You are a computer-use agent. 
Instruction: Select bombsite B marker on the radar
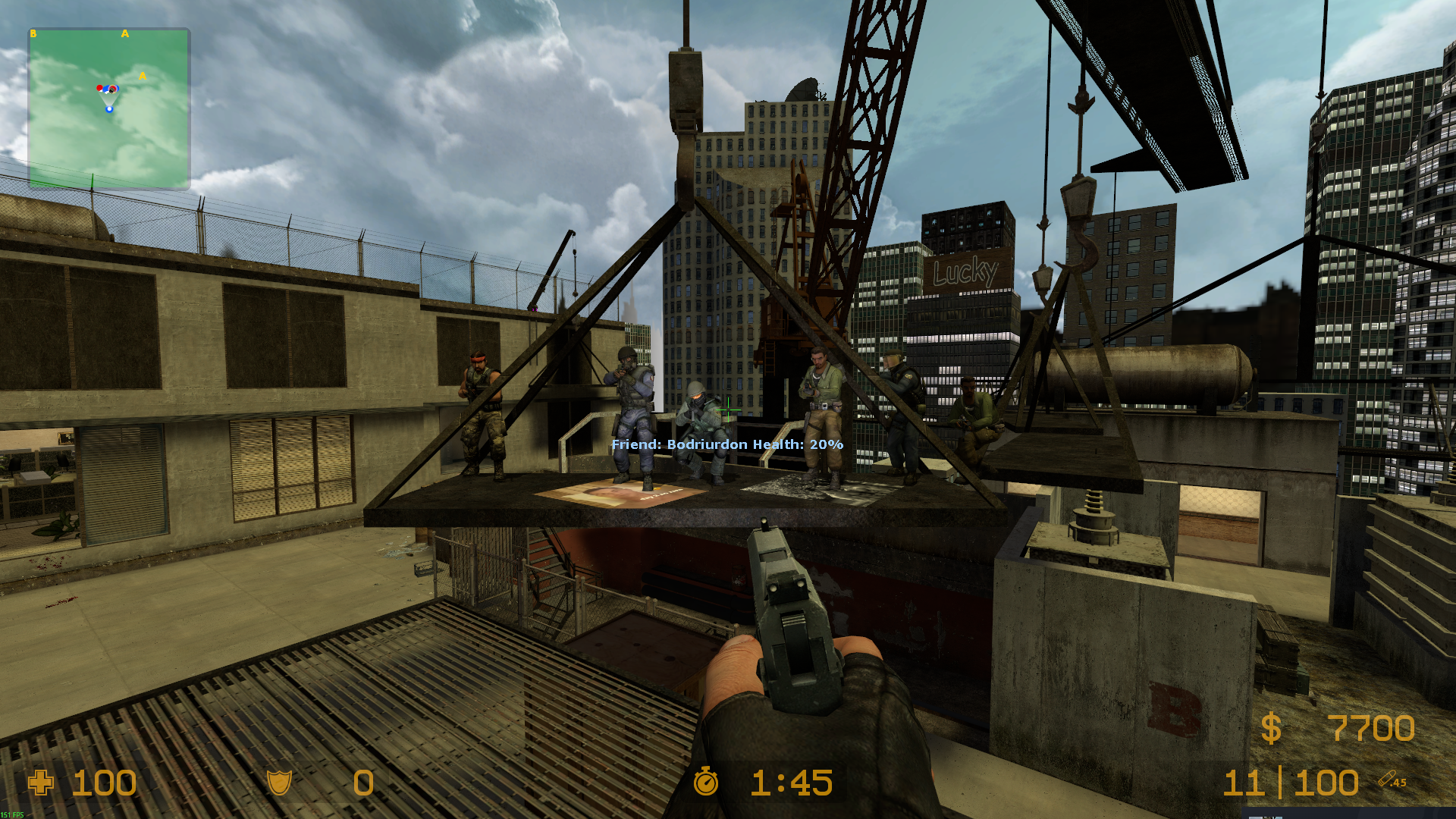coord(33,34)
